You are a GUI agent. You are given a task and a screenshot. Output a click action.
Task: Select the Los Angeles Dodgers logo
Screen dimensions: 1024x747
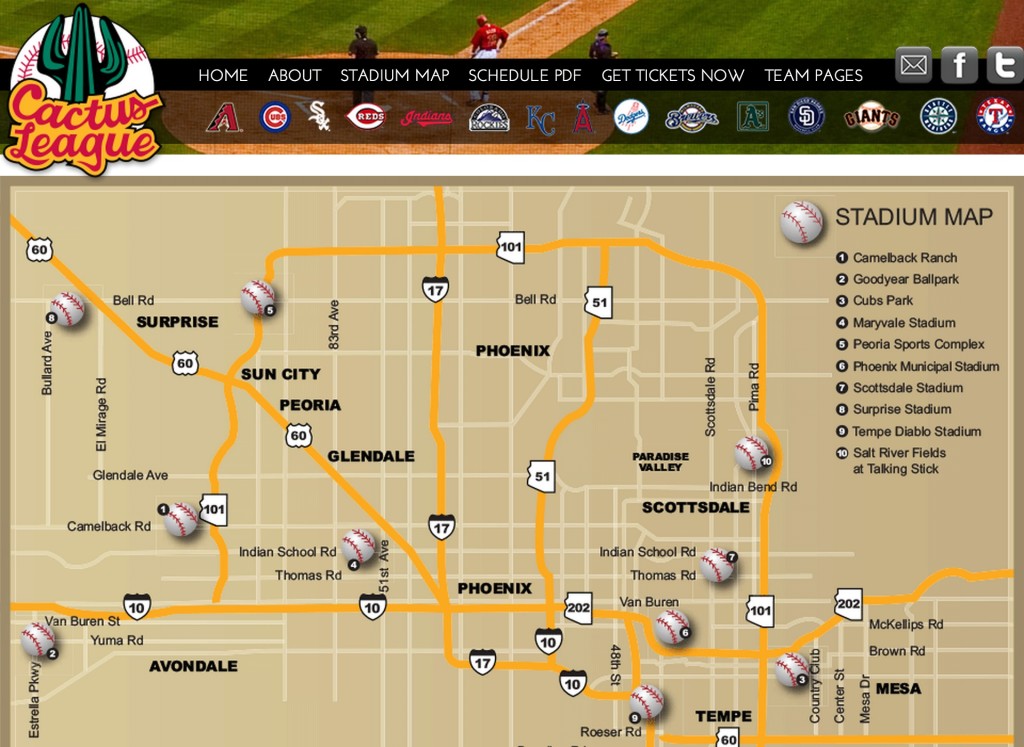pos(631,117)
